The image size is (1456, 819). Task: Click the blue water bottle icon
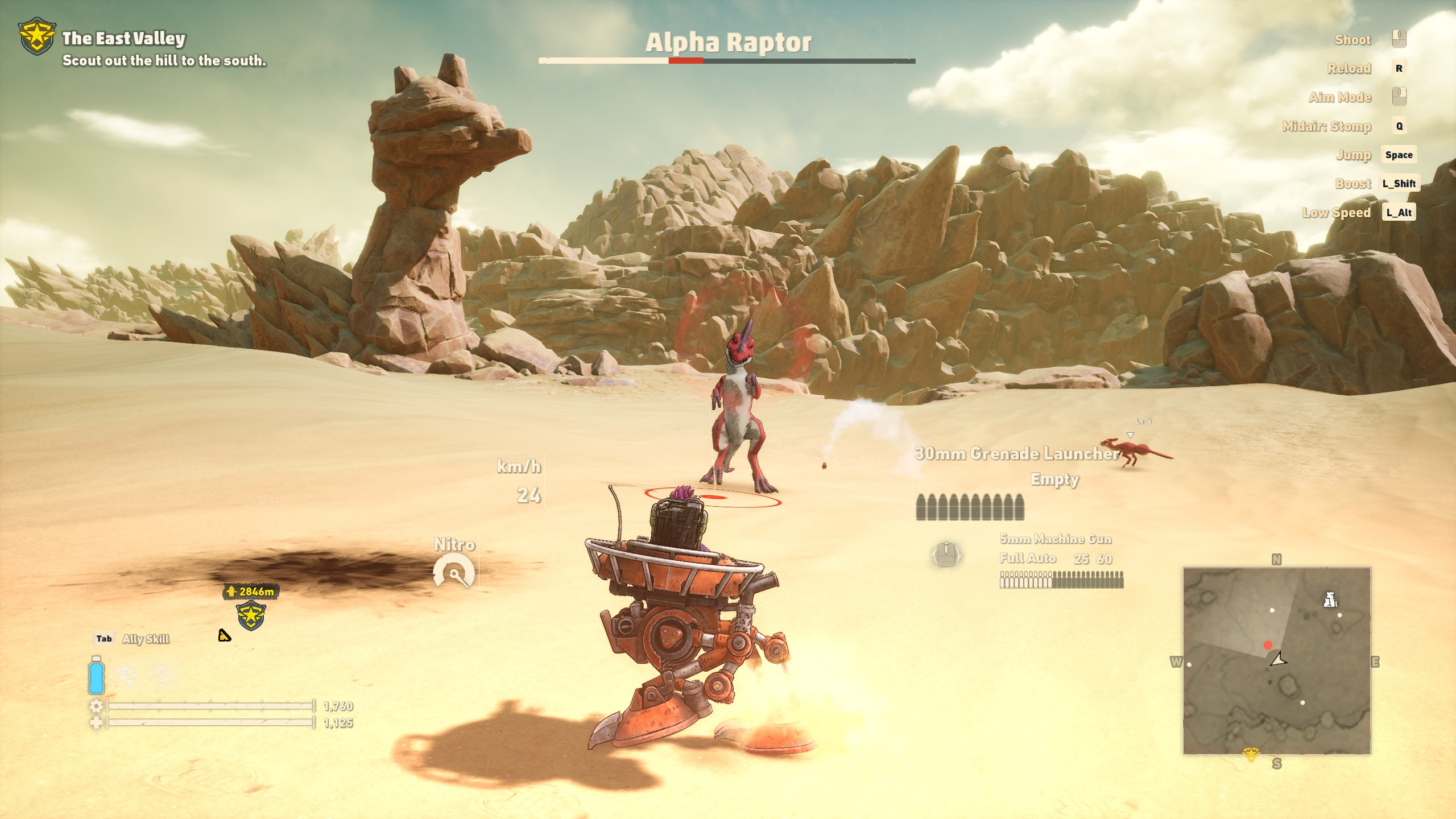[x=96, y=675]
